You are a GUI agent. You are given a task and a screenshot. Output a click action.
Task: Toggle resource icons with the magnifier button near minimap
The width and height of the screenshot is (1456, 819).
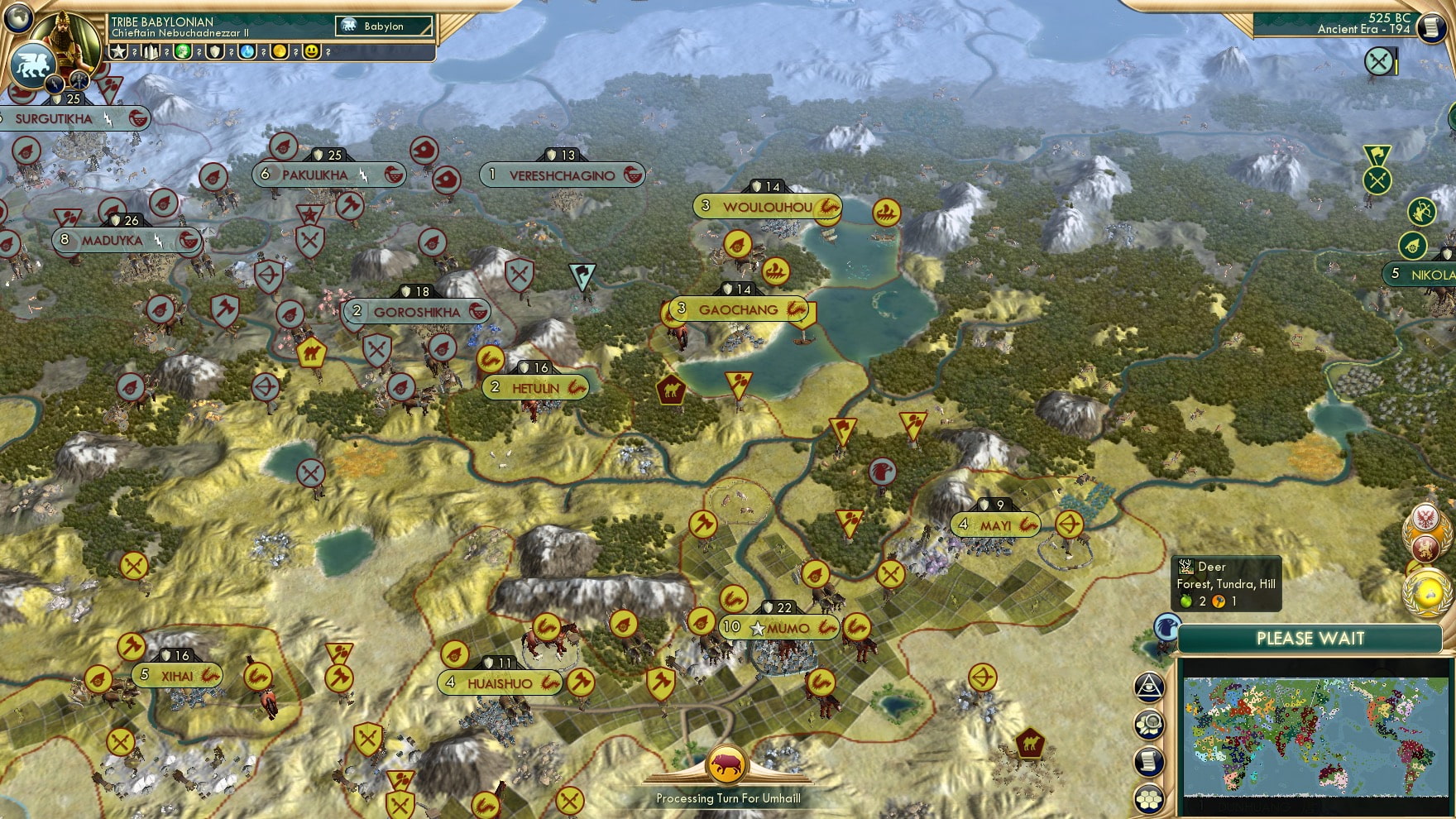coord(1148,723)
